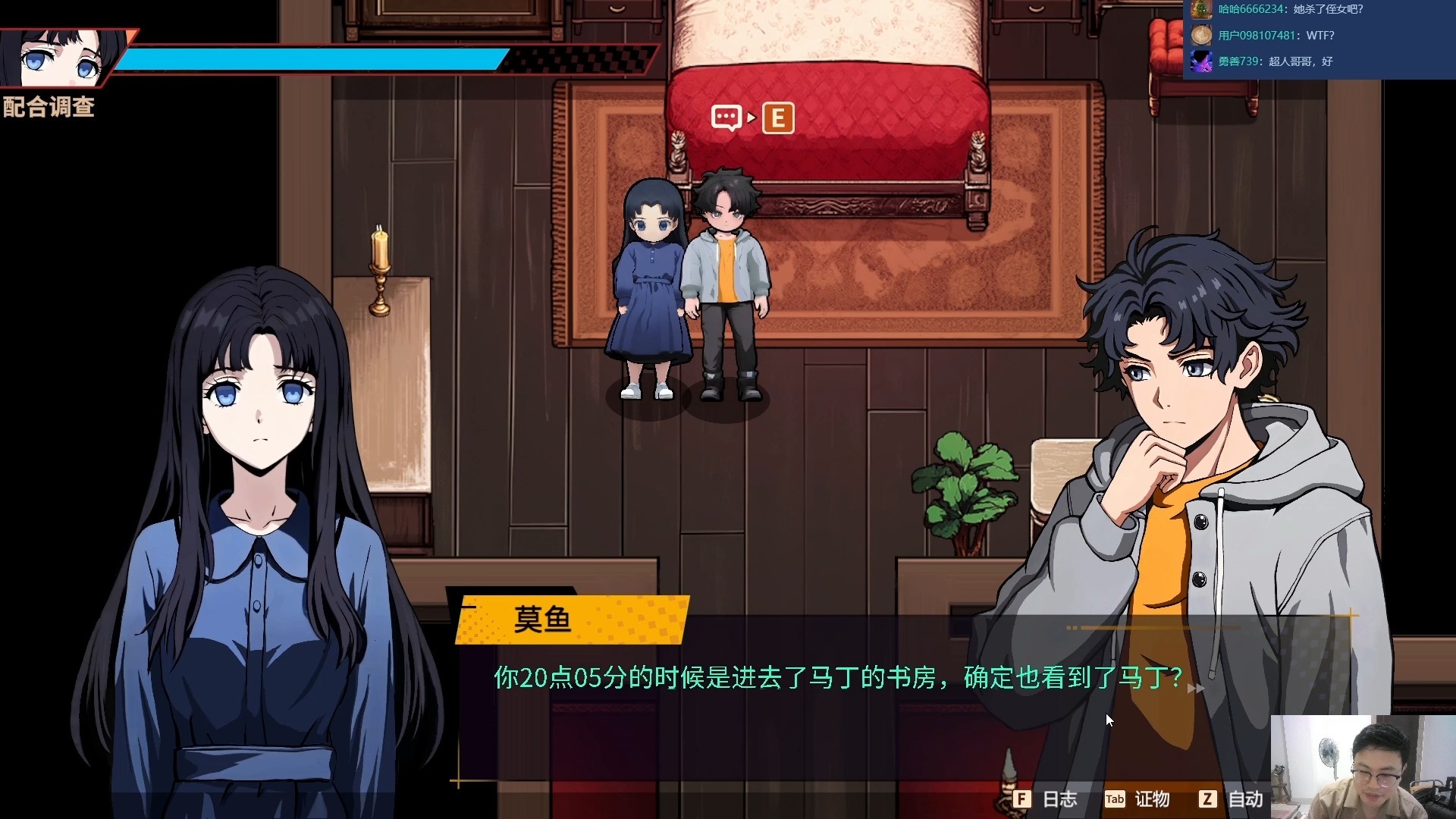1456x819 pixels.
Task: Click the F key icon in the hotkey bar
Action: [1024, 799]
